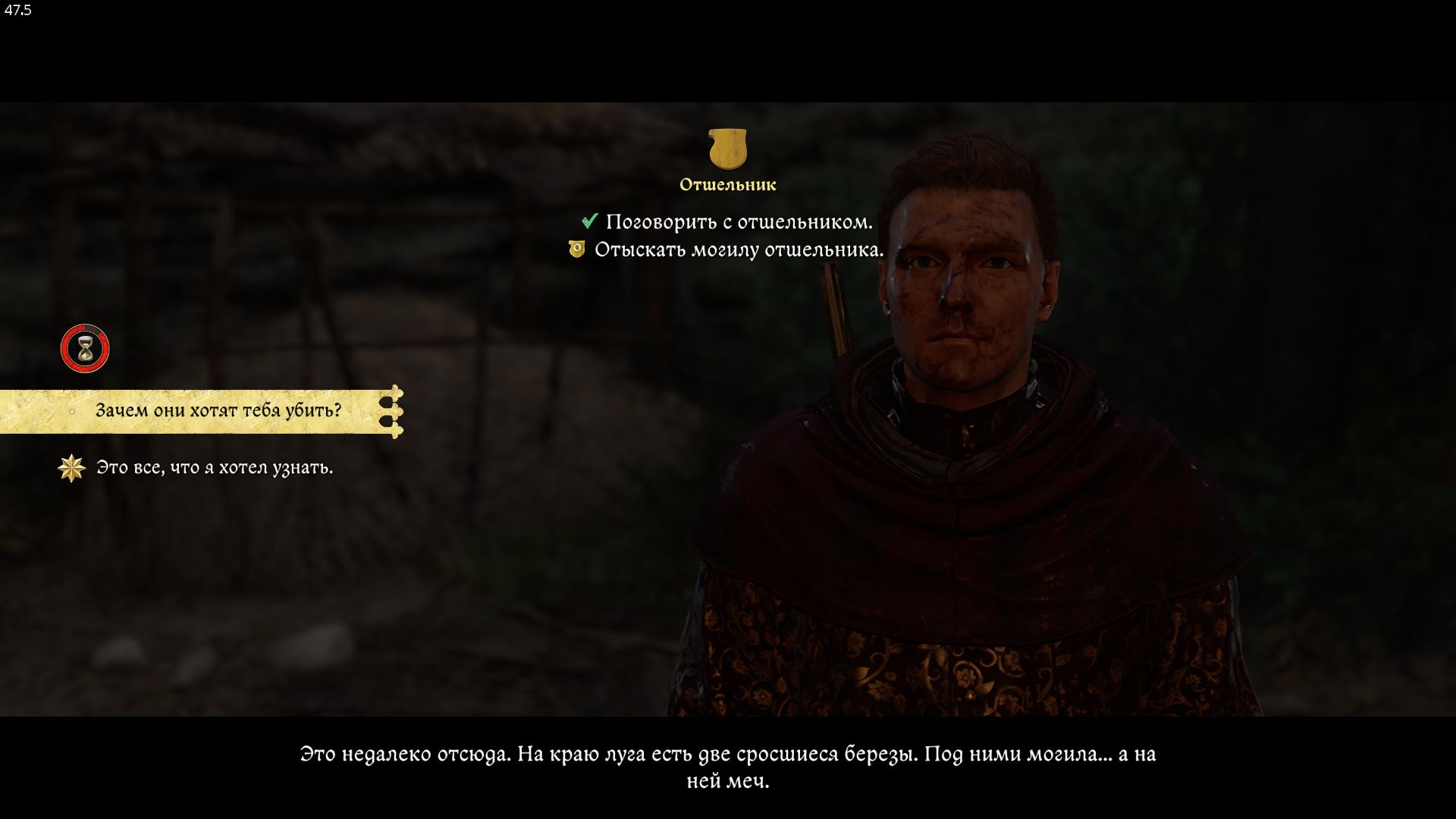This screenshot has height=819, width=1456.
Task: Select the "Отыскать могилу отшельника" objective
Action: 738,250
